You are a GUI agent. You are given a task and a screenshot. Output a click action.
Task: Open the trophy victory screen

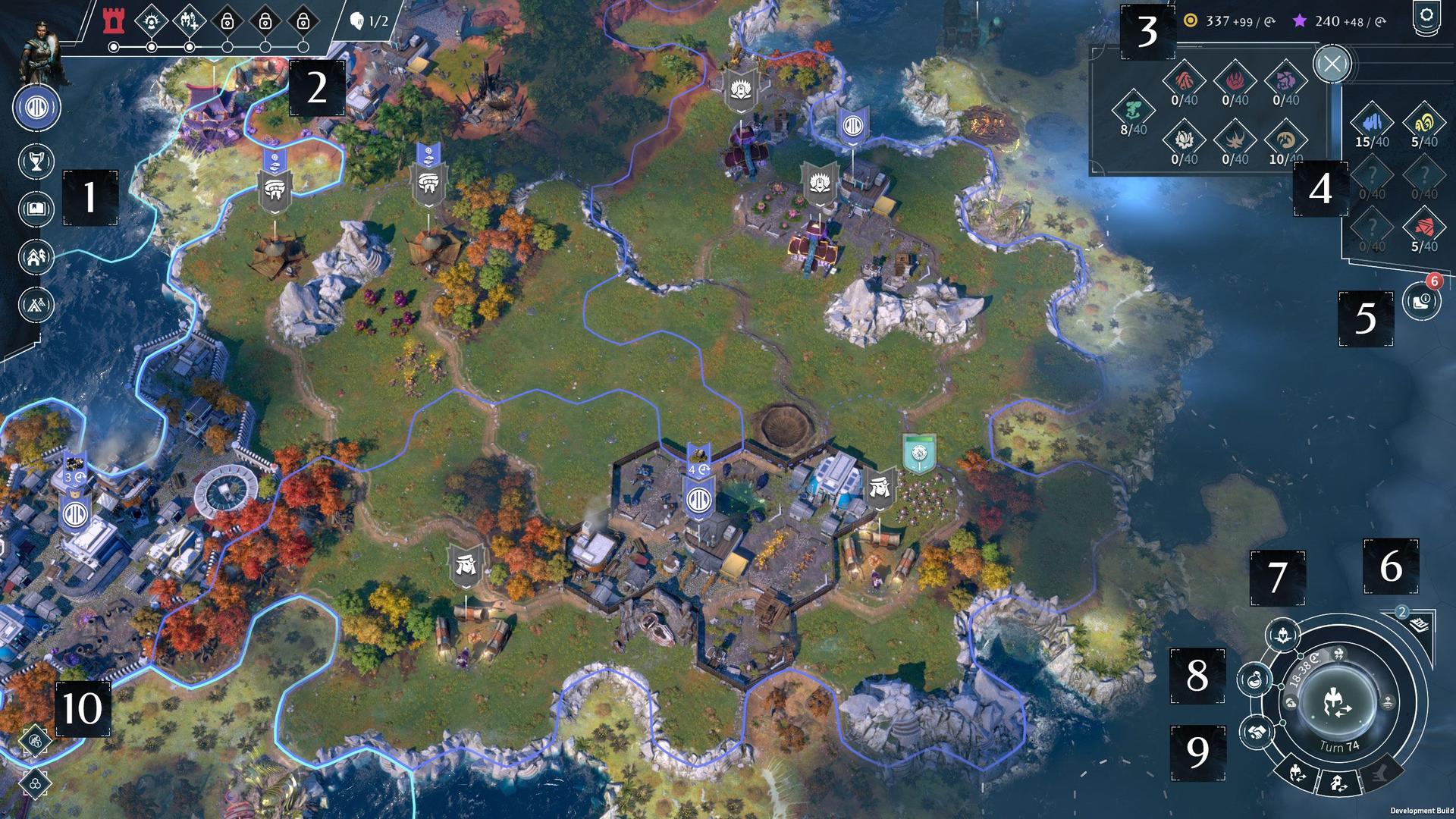[x=36, y=162]
